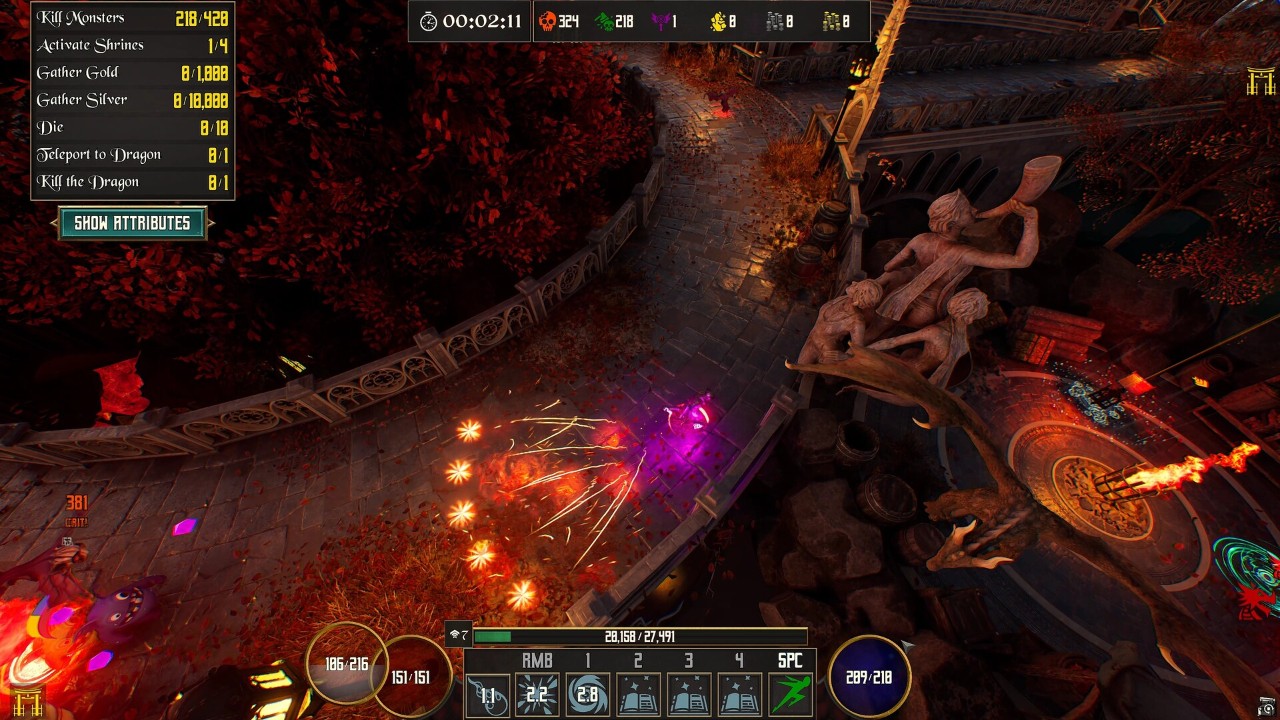Select the Activate Shrines objective row

(132, 45)
